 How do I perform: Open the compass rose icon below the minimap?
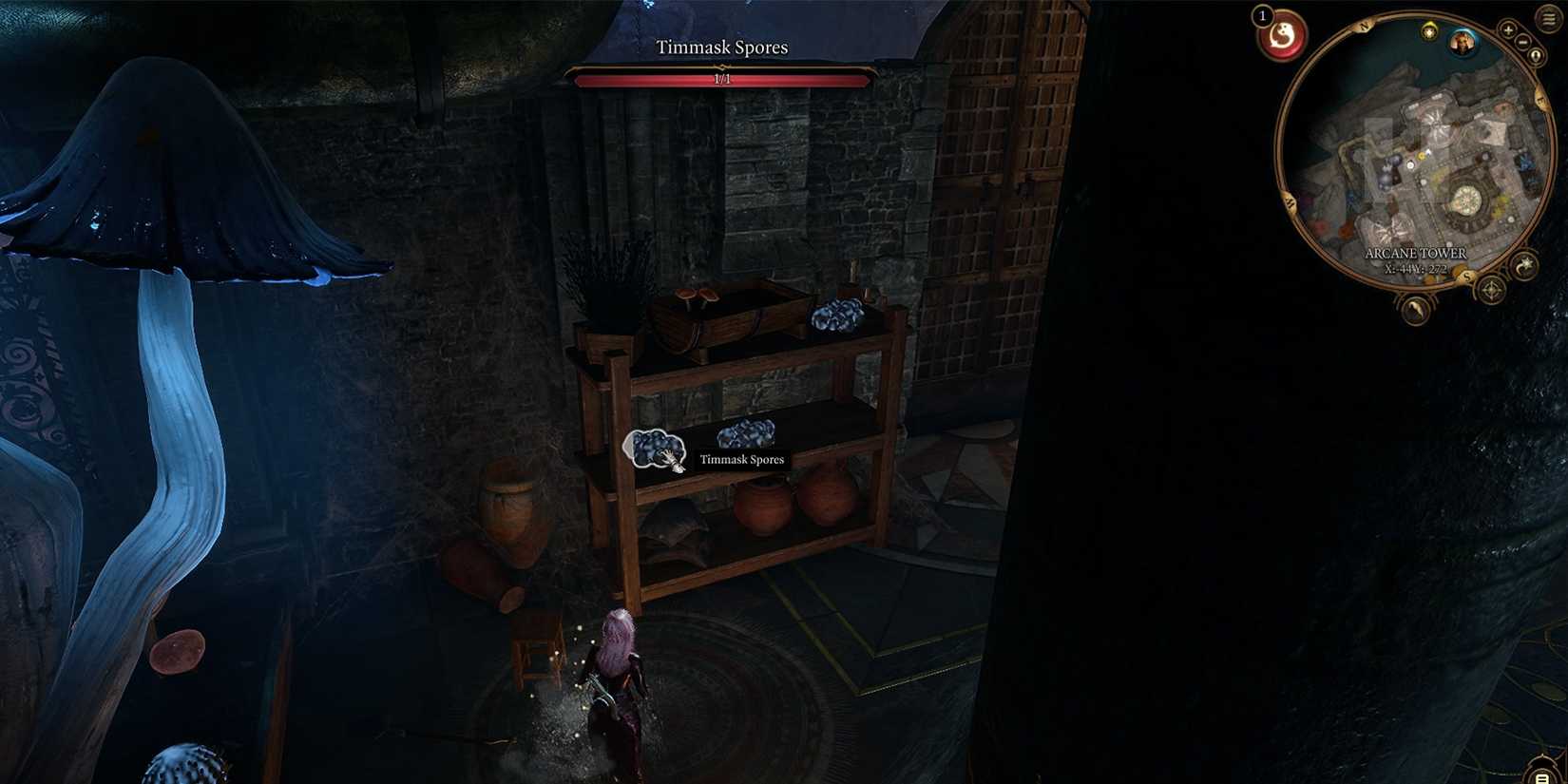[1490, 290]
